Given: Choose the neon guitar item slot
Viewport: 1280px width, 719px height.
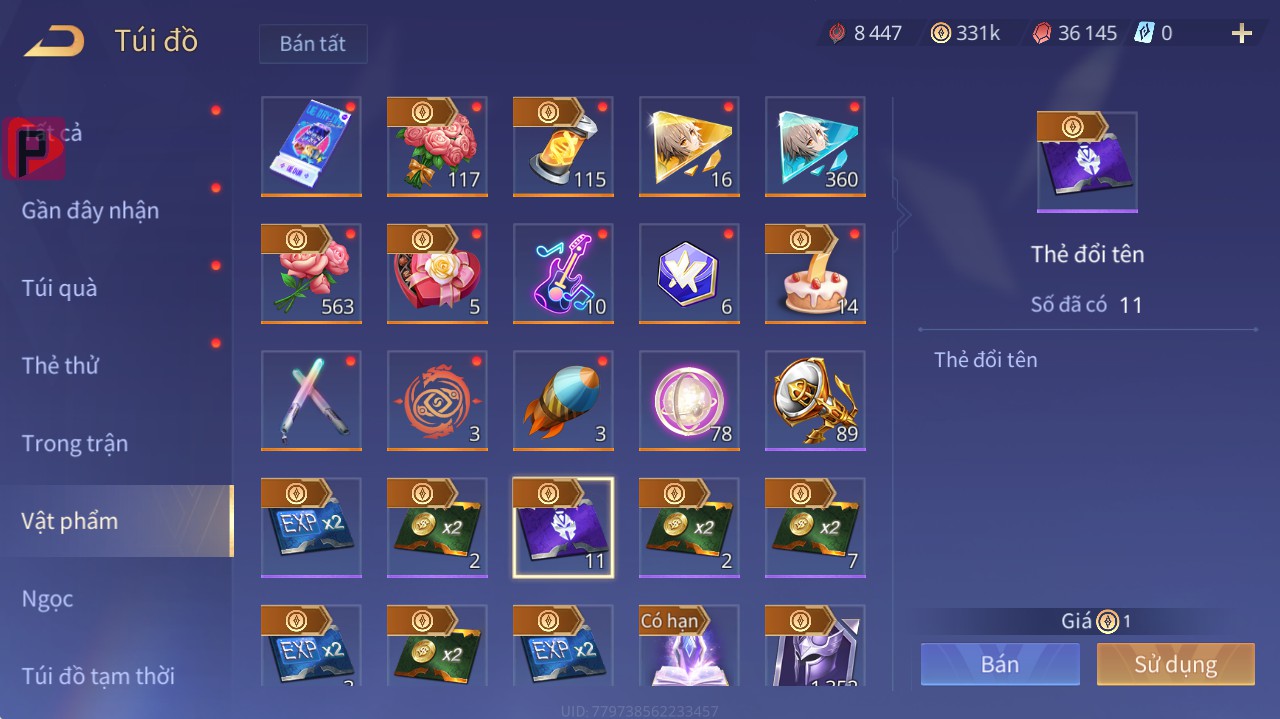Looking at the screenshot, I should click(x=563, y=273).
